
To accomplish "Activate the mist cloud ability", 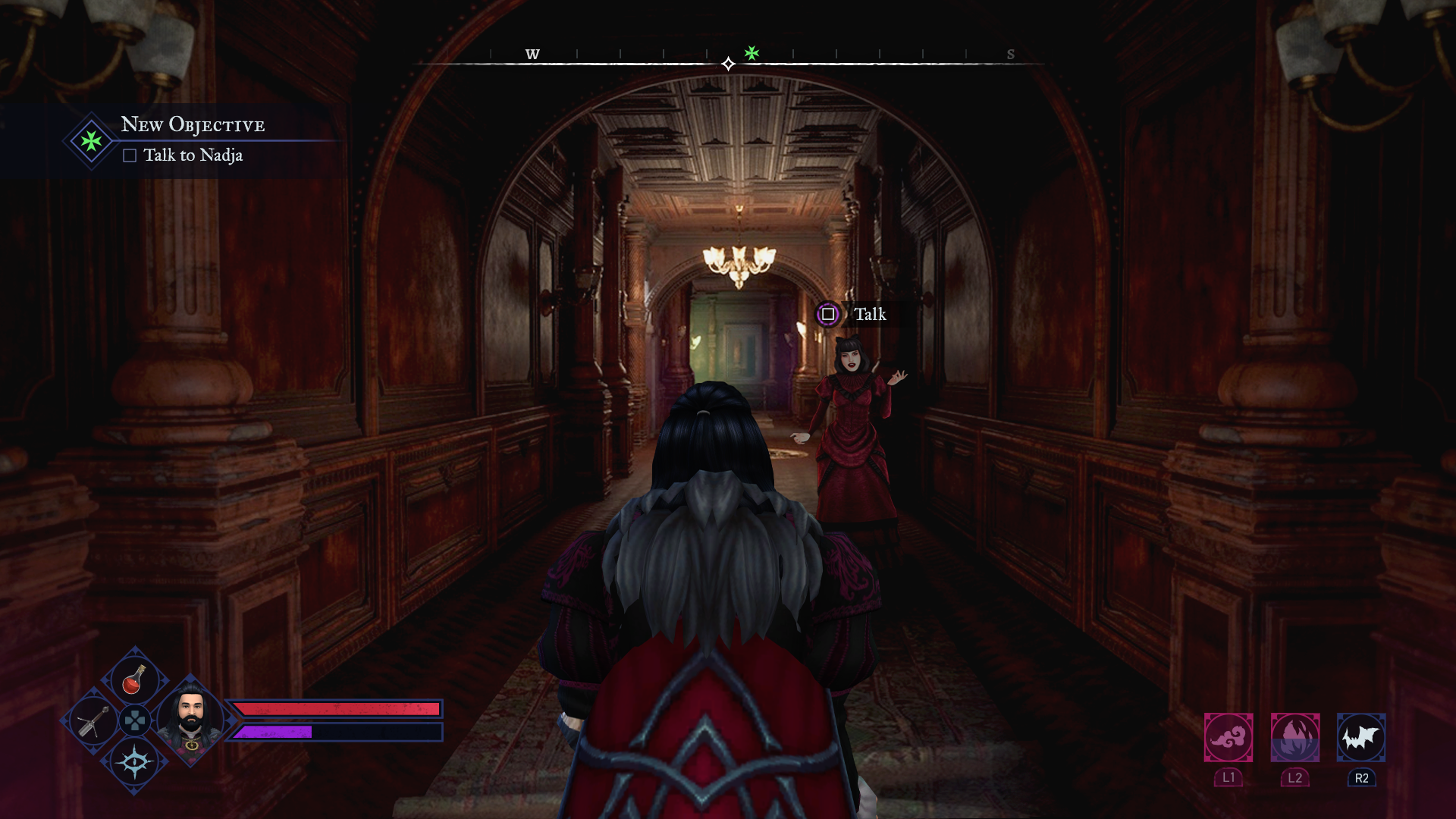I will [x=1228, y=737].
